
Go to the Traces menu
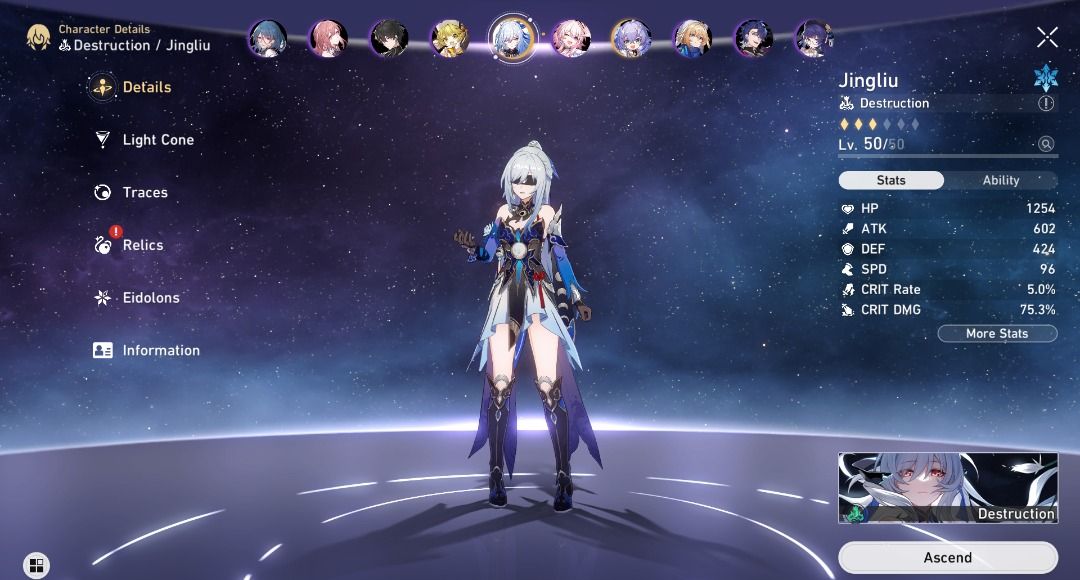tap(144, 193)
